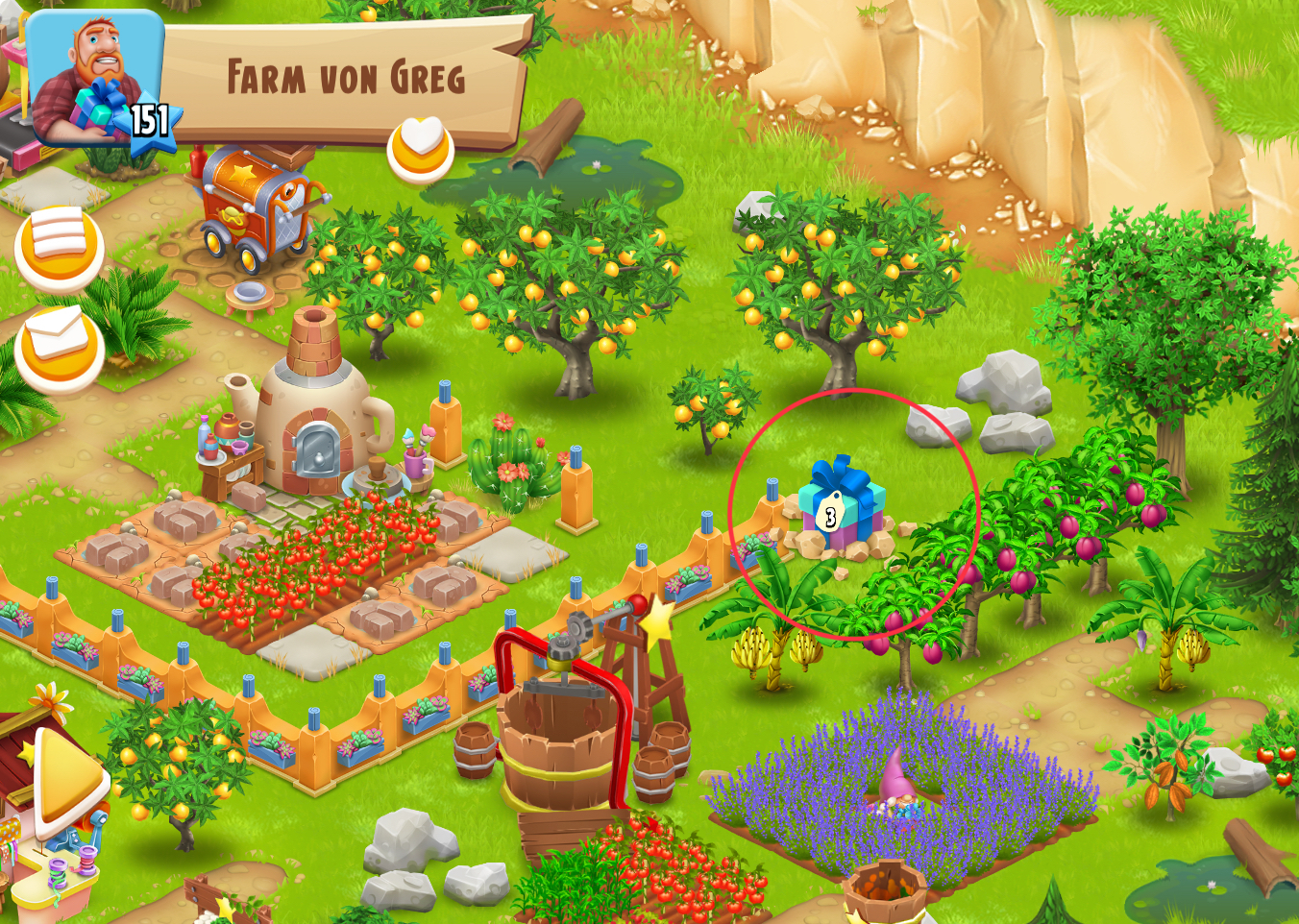Viewport: 1299px width, 924px height.
Task: Tap Greg's profile portrait
Action: 94,79
